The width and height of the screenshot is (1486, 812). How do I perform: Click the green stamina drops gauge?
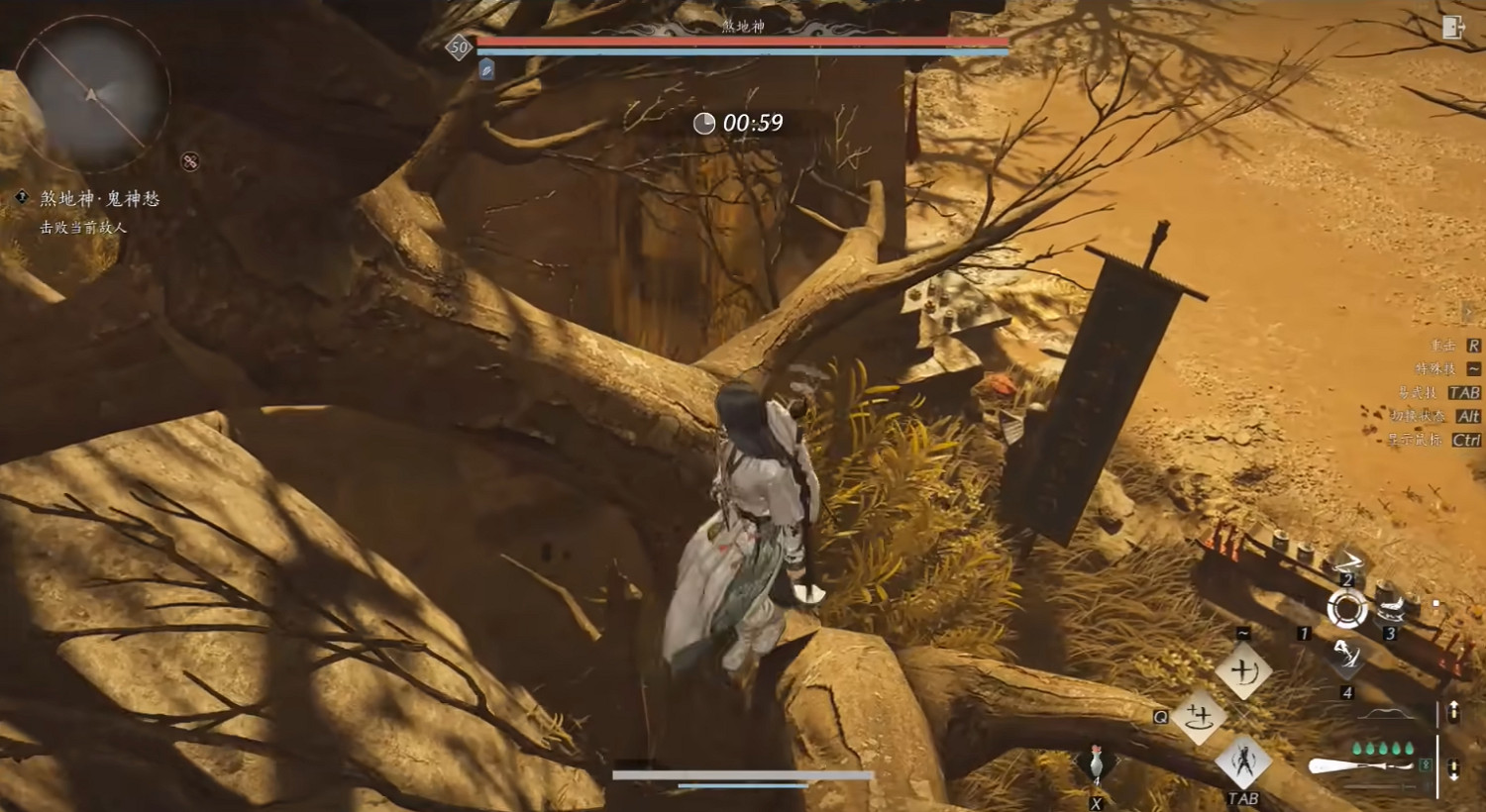tap(1382, 750)
